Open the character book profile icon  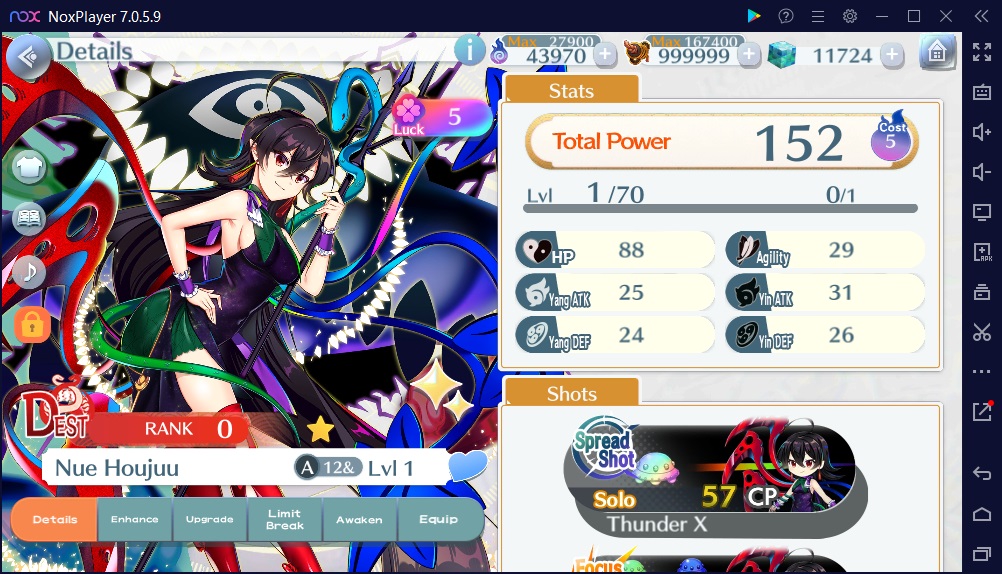(30, 219)
